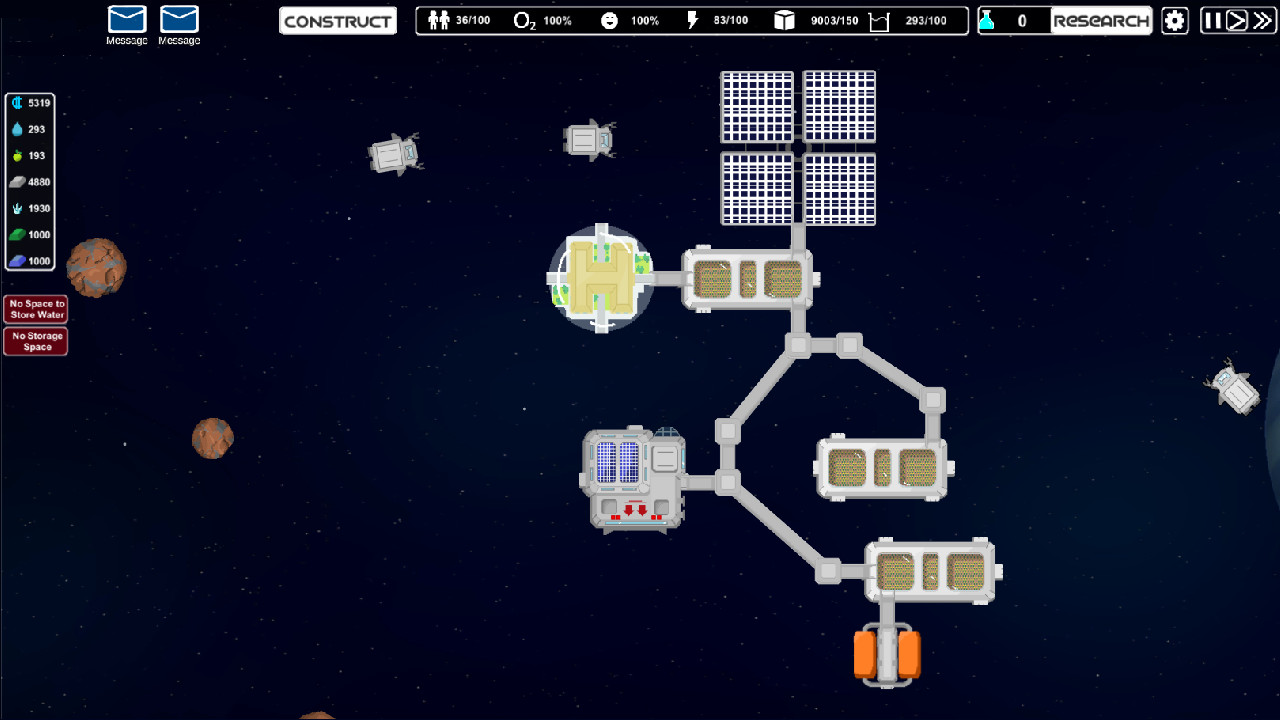This screenshot has height=720, width=1280.
Task: Set normal game speed with play button
Action: point(1238,20)
